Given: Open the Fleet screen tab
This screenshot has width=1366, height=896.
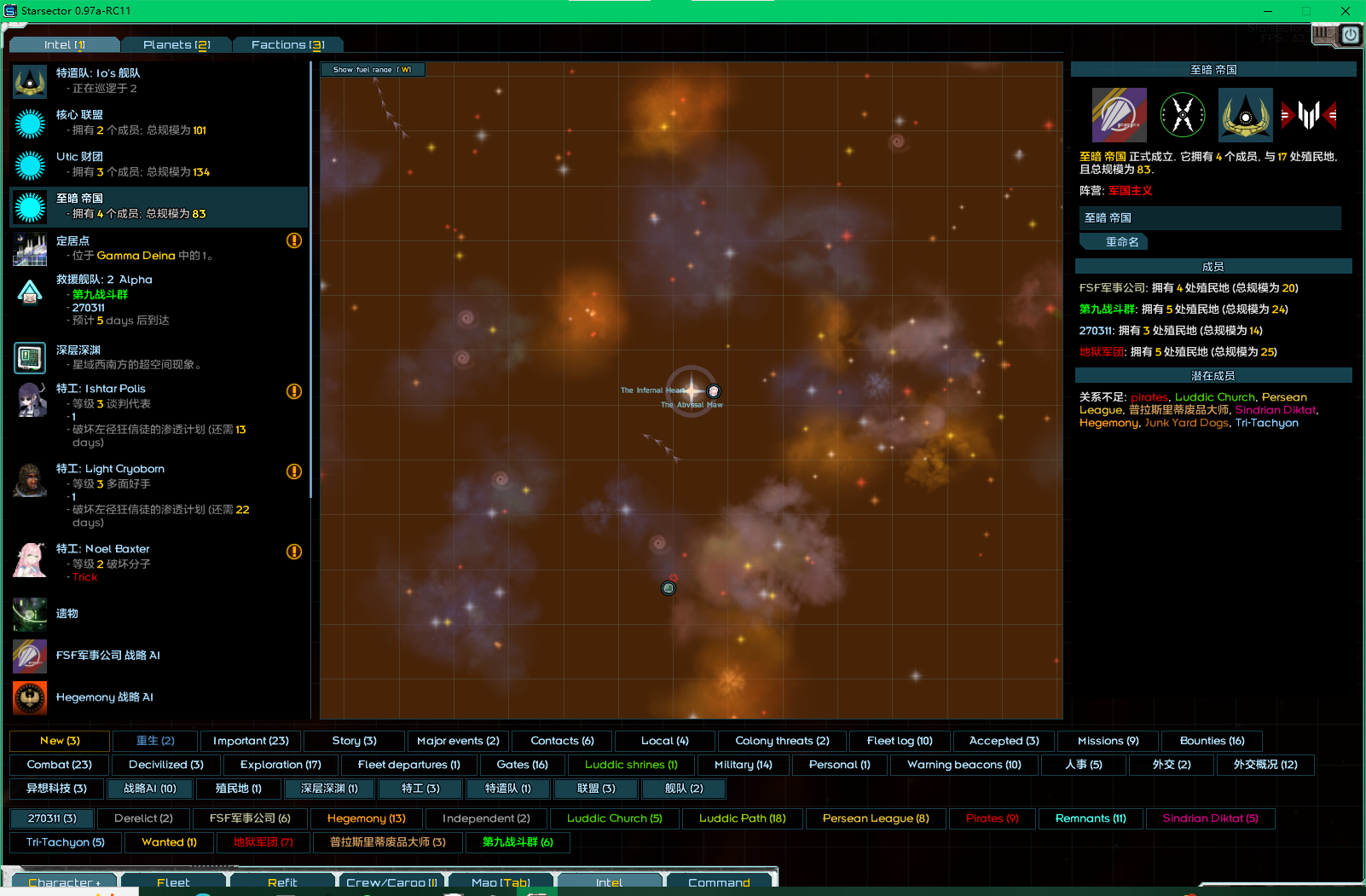Looking at the screenshot, I should coord(173,882).
